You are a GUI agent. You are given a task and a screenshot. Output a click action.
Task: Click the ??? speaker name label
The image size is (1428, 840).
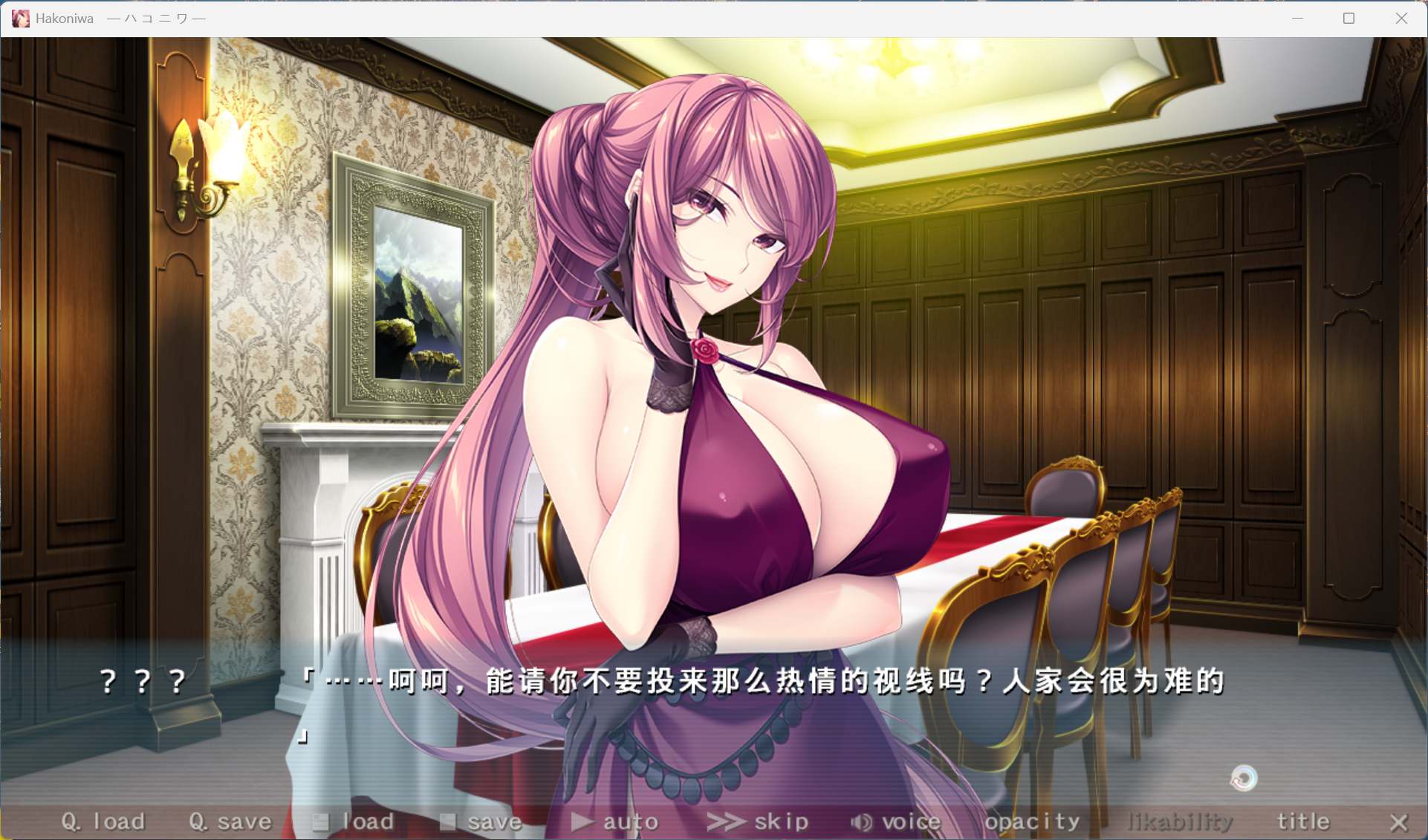click(140, 681)
